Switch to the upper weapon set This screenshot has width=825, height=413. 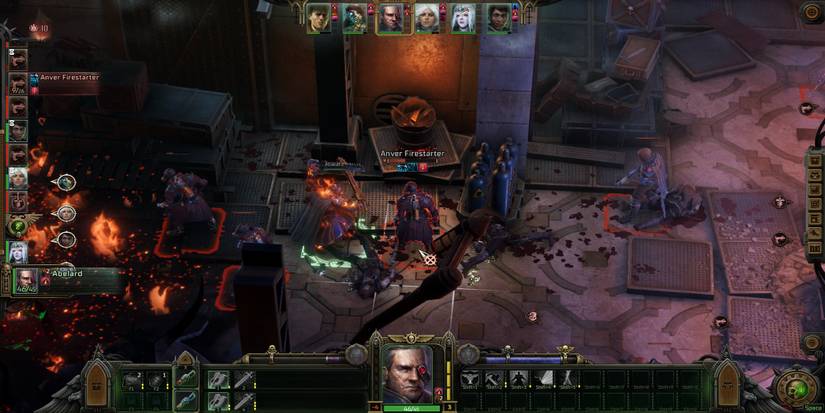(186, 376)
